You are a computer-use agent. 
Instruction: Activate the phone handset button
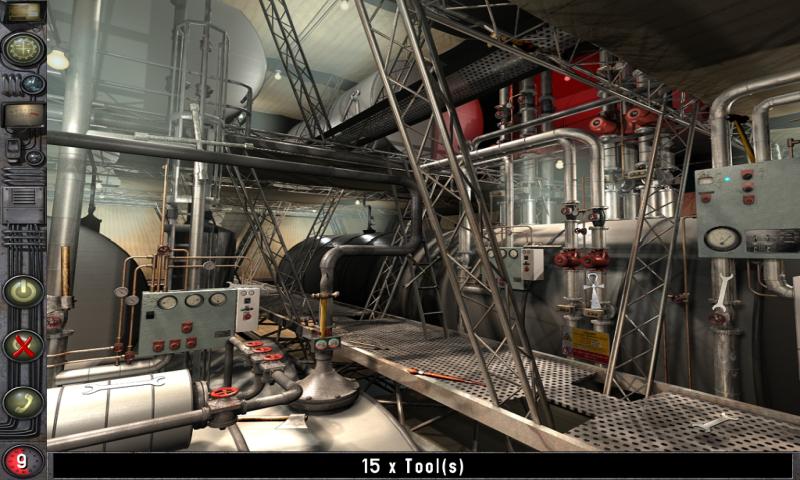22,402
